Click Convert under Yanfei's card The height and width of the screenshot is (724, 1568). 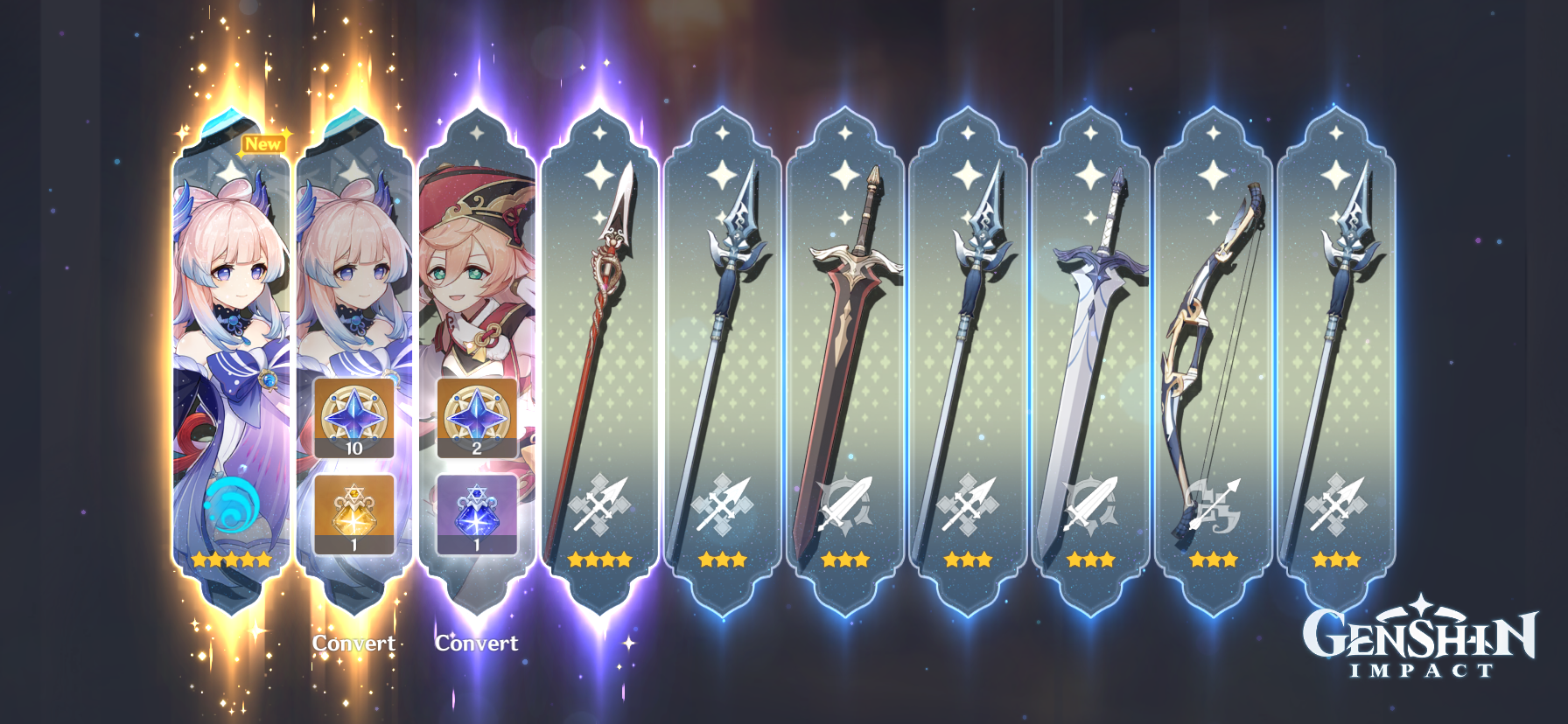pos(477,642)
